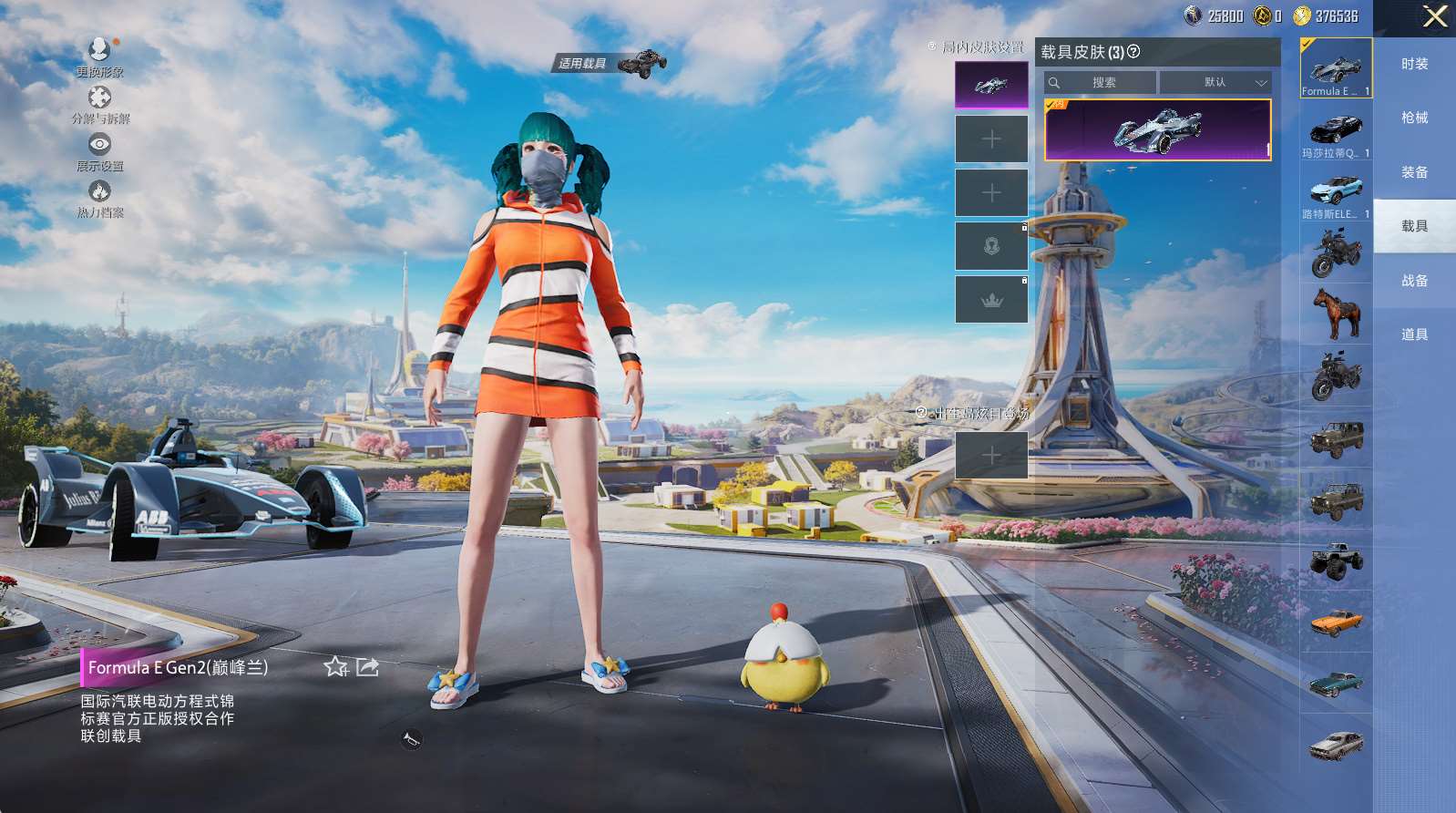The width and height of the screenshot is (1456, 813).
Task: Select the Formula E skin card
Action: click(x=1157, y=130)
